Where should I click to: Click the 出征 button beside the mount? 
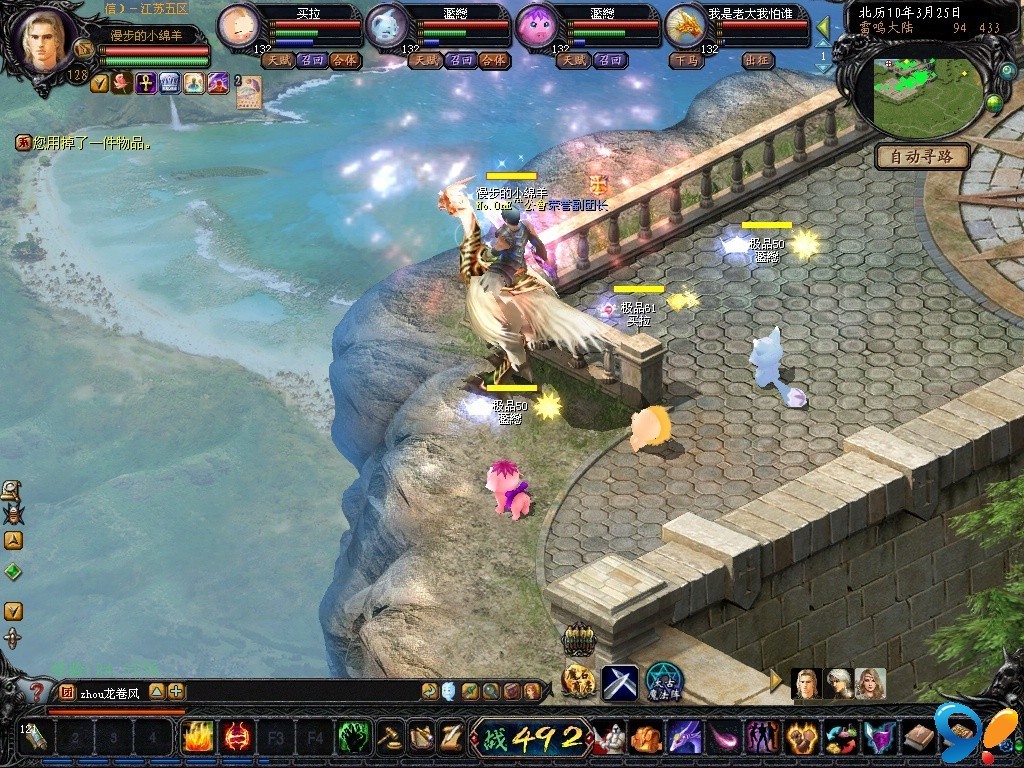point(758,60)
